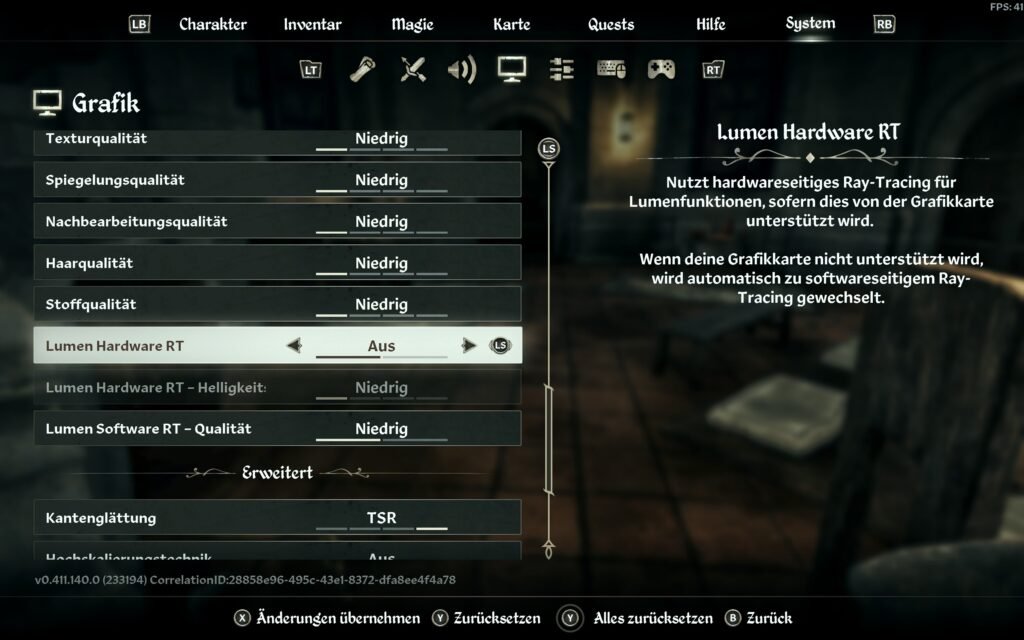Click the left arrow of Lumen Hardware RT
Screen dimensions: 1024x640
[294, 346]
